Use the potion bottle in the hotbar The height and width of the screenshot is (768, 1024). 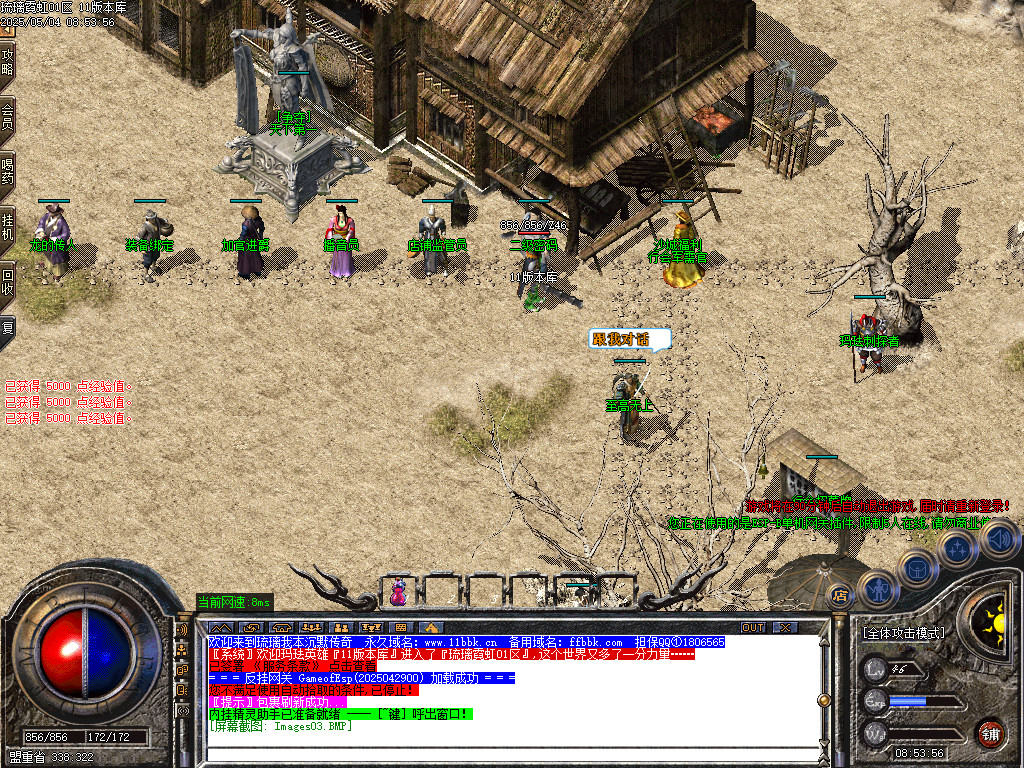click(x=399, y=593)
